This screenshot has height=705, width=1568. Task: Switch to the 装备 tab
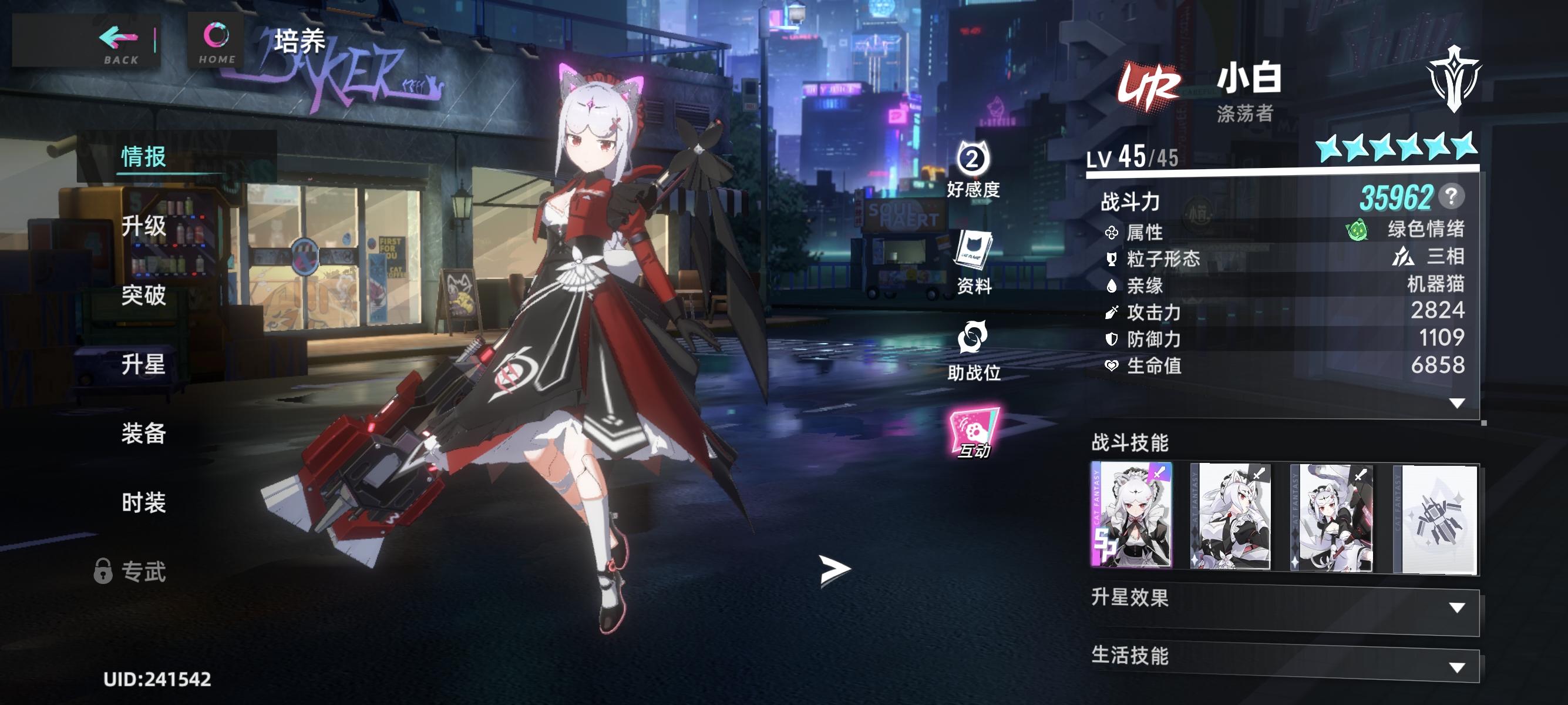point(144,434)
